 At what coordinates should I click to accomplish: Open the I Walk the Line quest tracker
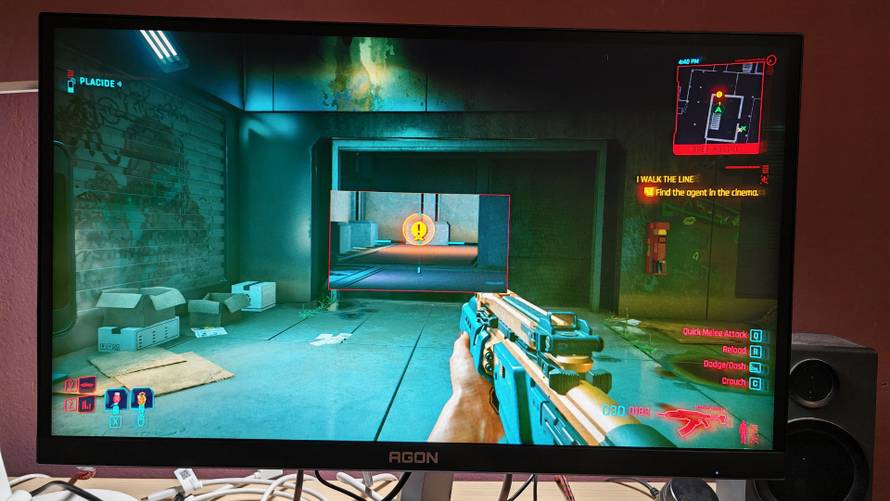point(665,179)
